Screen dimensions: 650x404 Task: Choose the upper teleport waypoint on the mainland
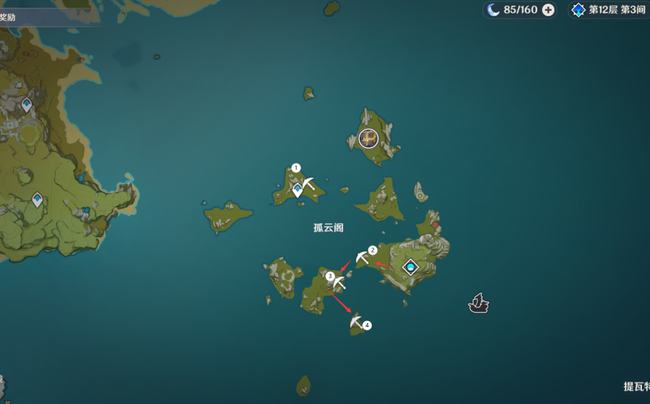pyautogui.click(x=26, y=104)
